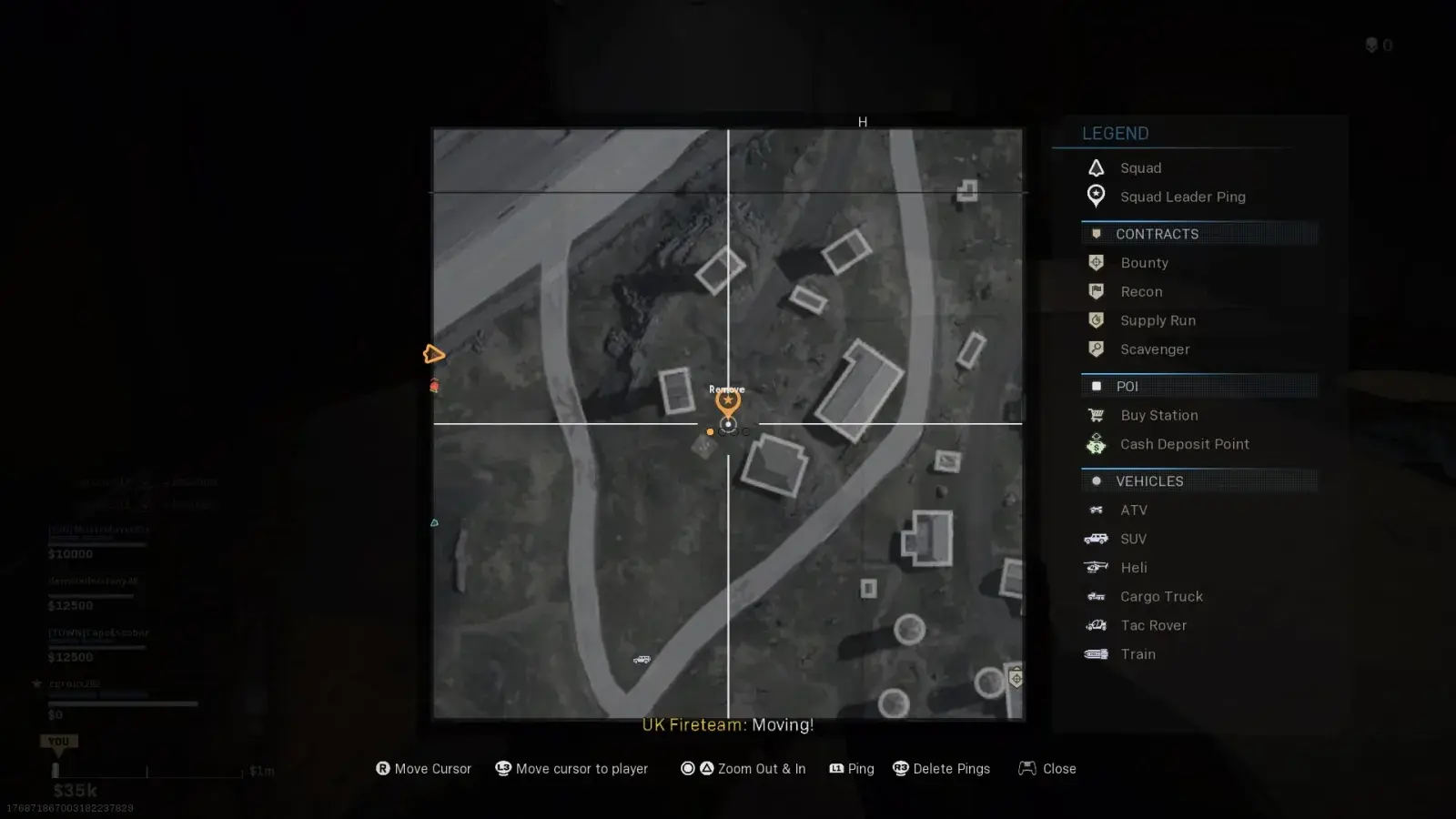The width and height of the screenshot is (1456, 819).
Task: Click the Close option on the bottom bar
Action: [1059, 768]
